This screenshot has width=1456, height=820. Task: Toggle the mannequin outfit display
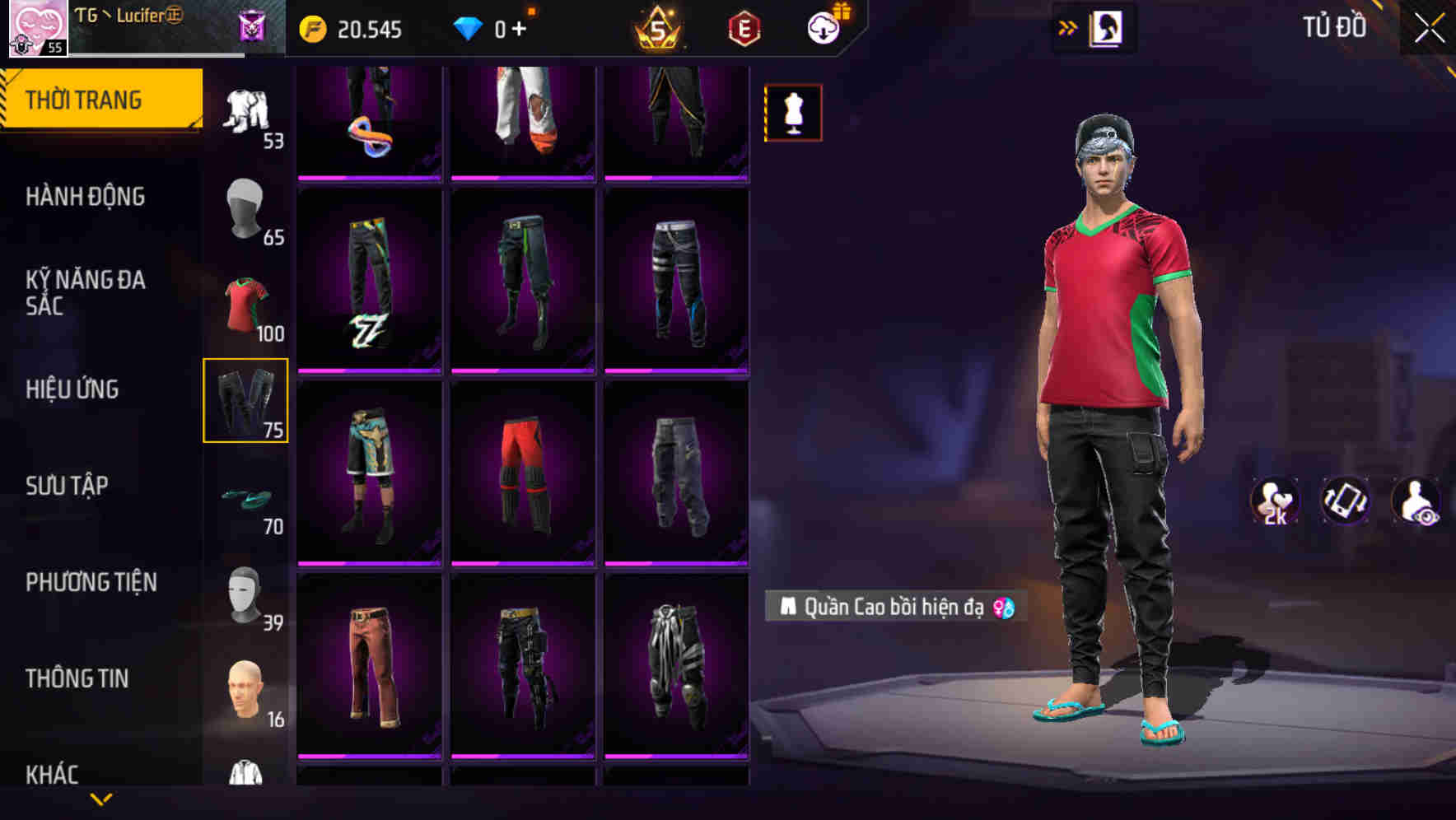point(792,111)
